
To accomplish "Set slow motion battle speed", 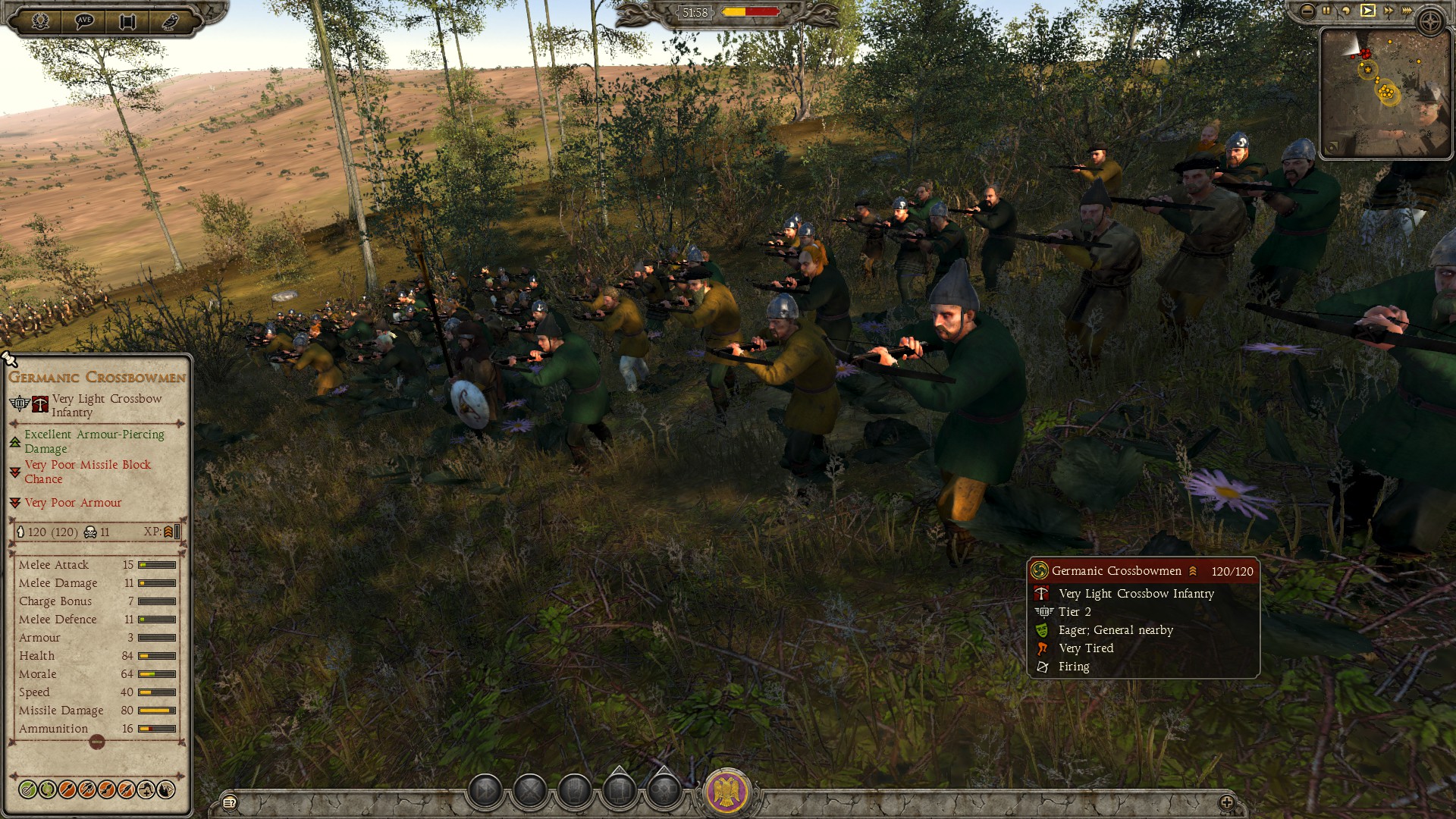I will point(1346,11).
